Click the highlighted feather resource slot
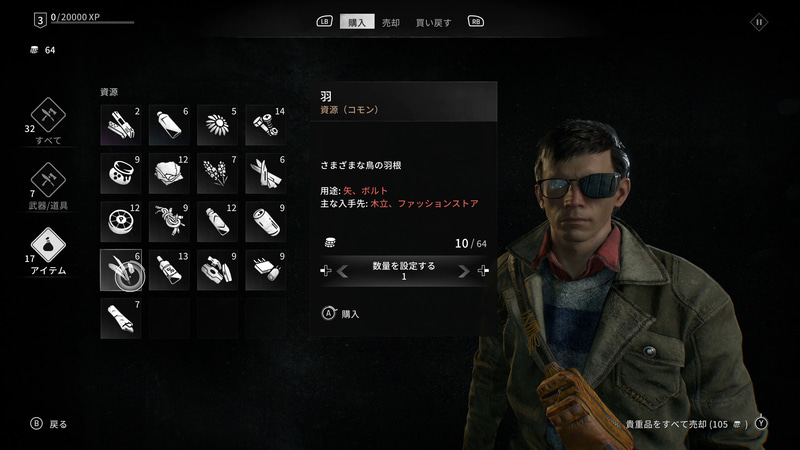800x450 pixels. [x=121, y=270]
